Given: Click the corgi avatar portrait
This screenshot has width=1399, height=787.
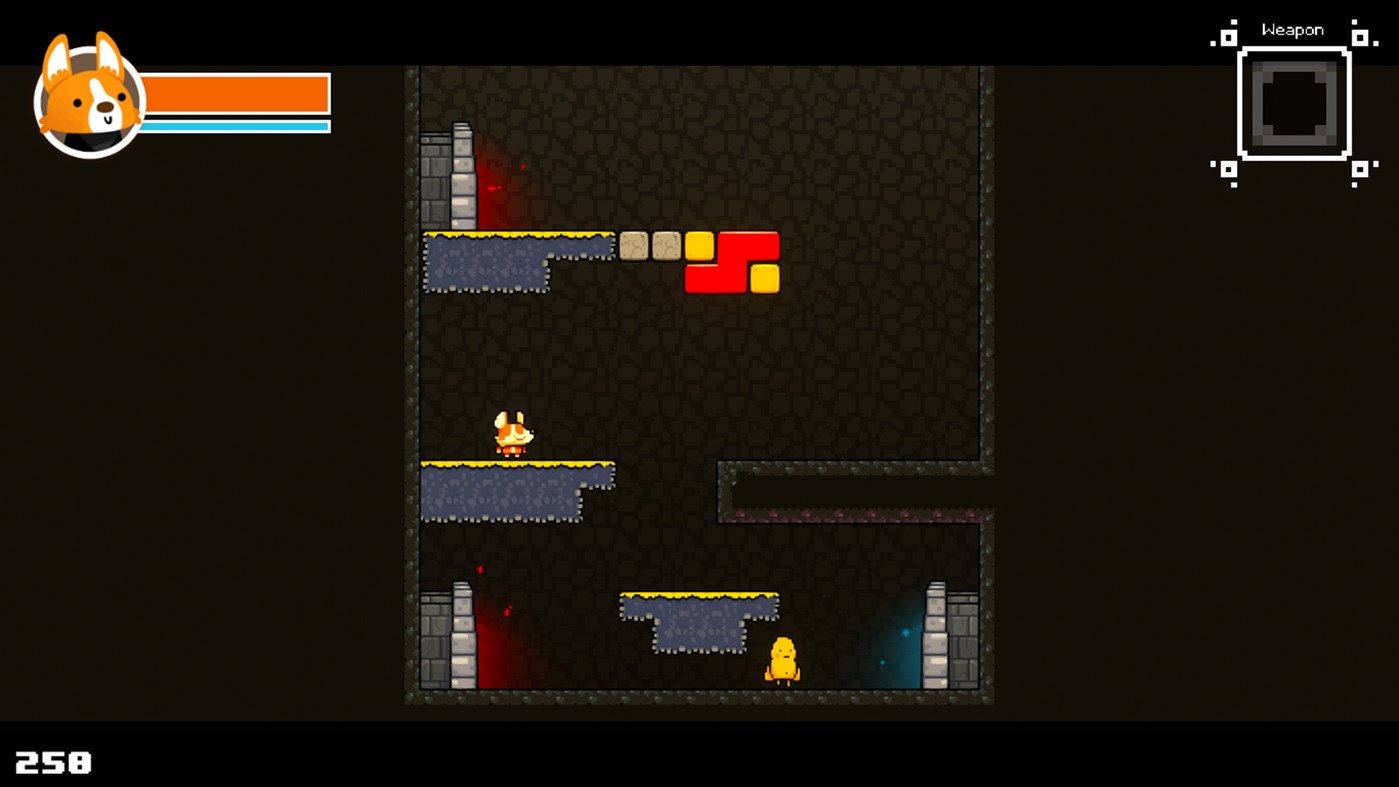Looking at the screenshot, I should (85, 95).
